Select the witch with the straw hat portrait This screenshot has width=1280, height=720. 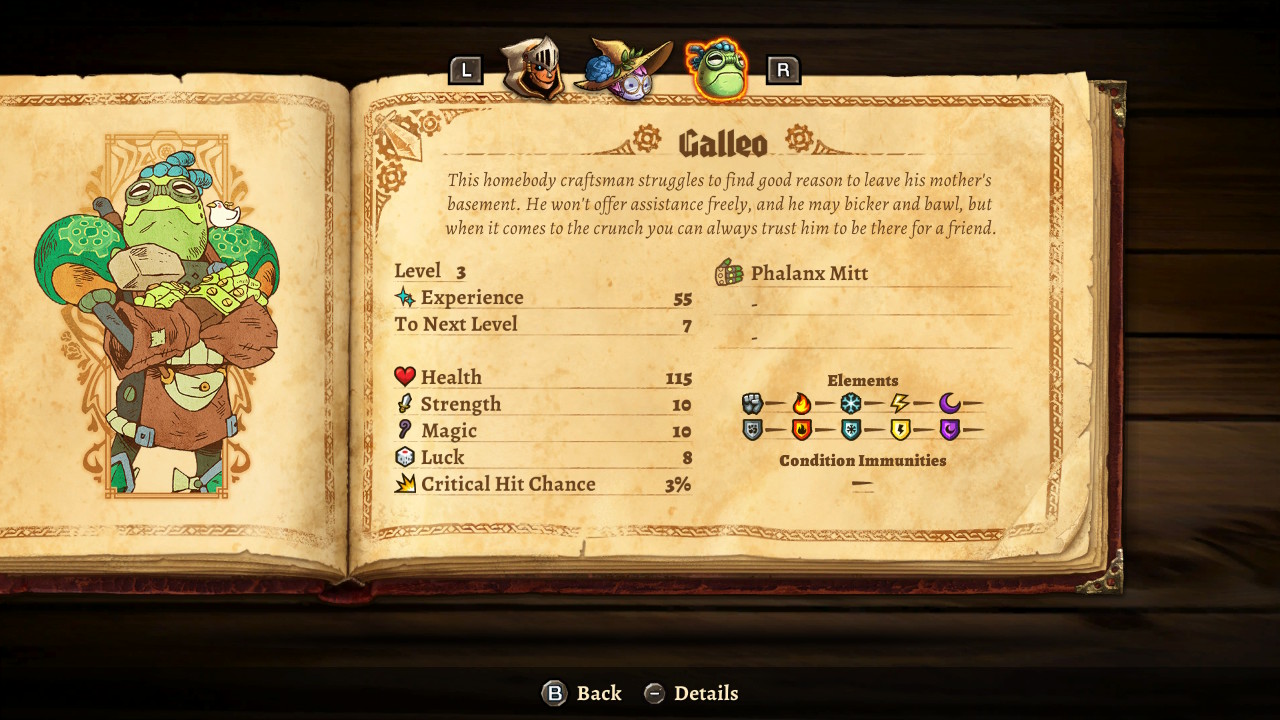(625, 70)
